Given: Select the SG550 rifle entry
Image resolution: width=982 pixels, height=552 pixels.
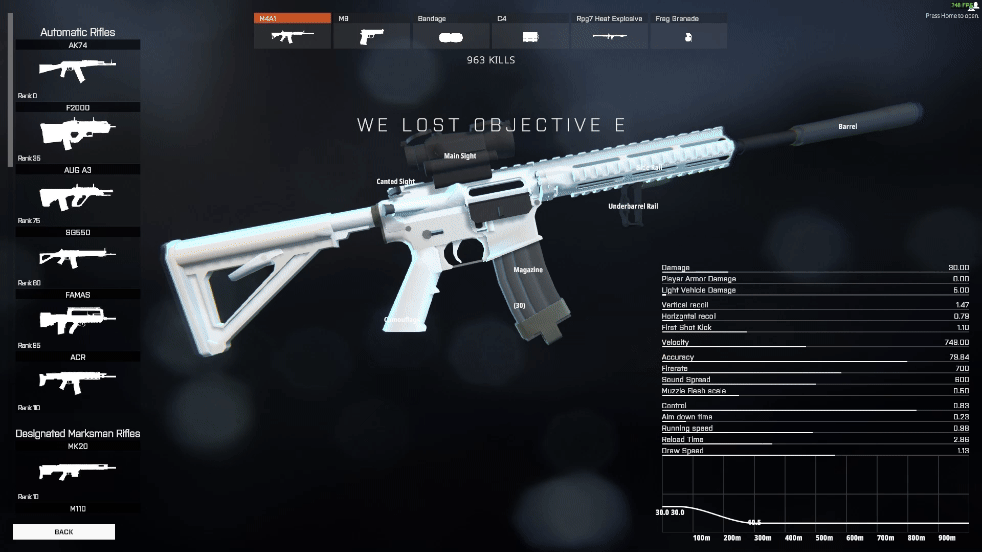Looking at the screenshot, I should [77, 257].
